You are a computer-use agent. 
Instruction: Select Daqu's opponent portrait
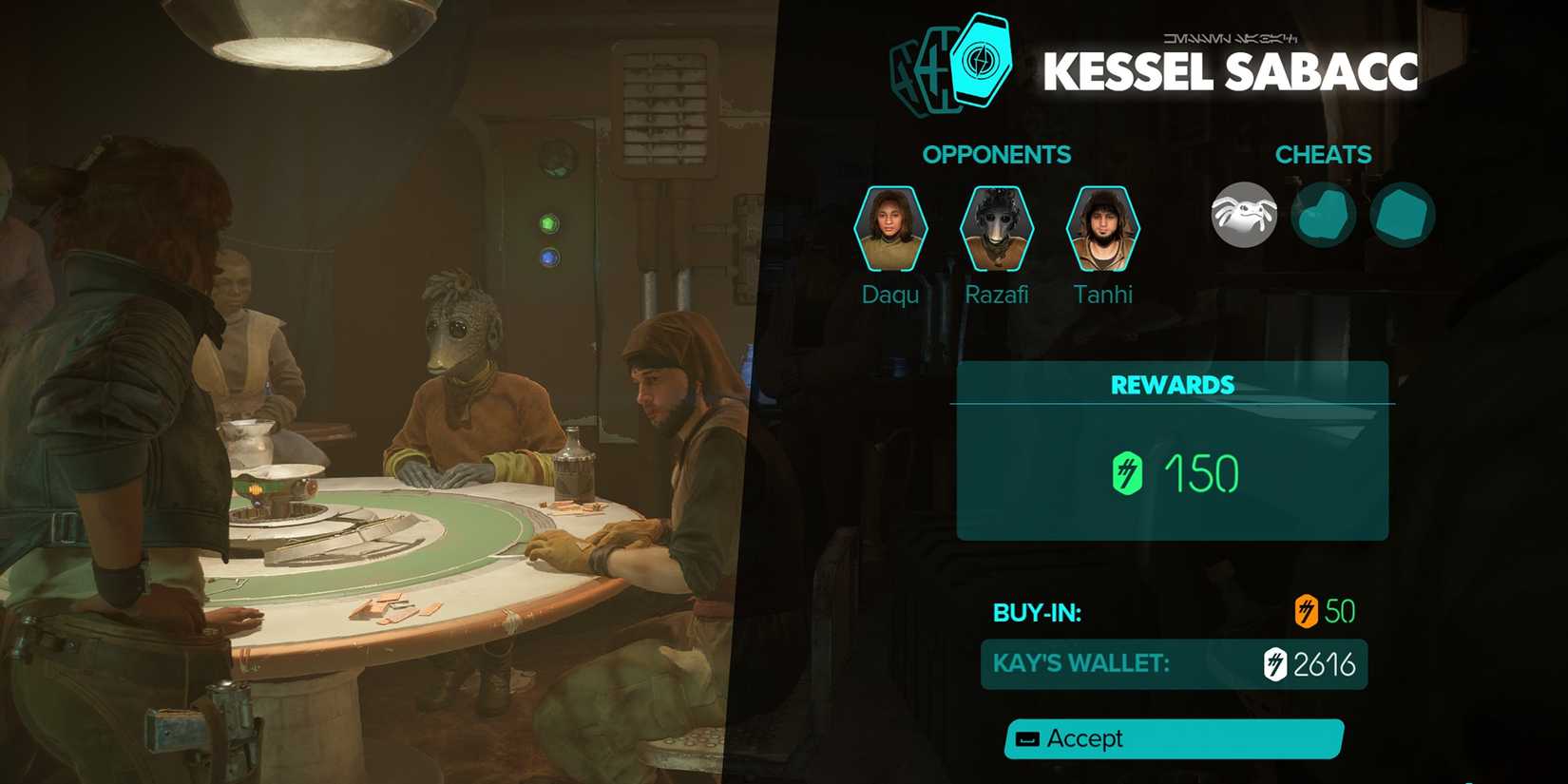tap(889, 226)
